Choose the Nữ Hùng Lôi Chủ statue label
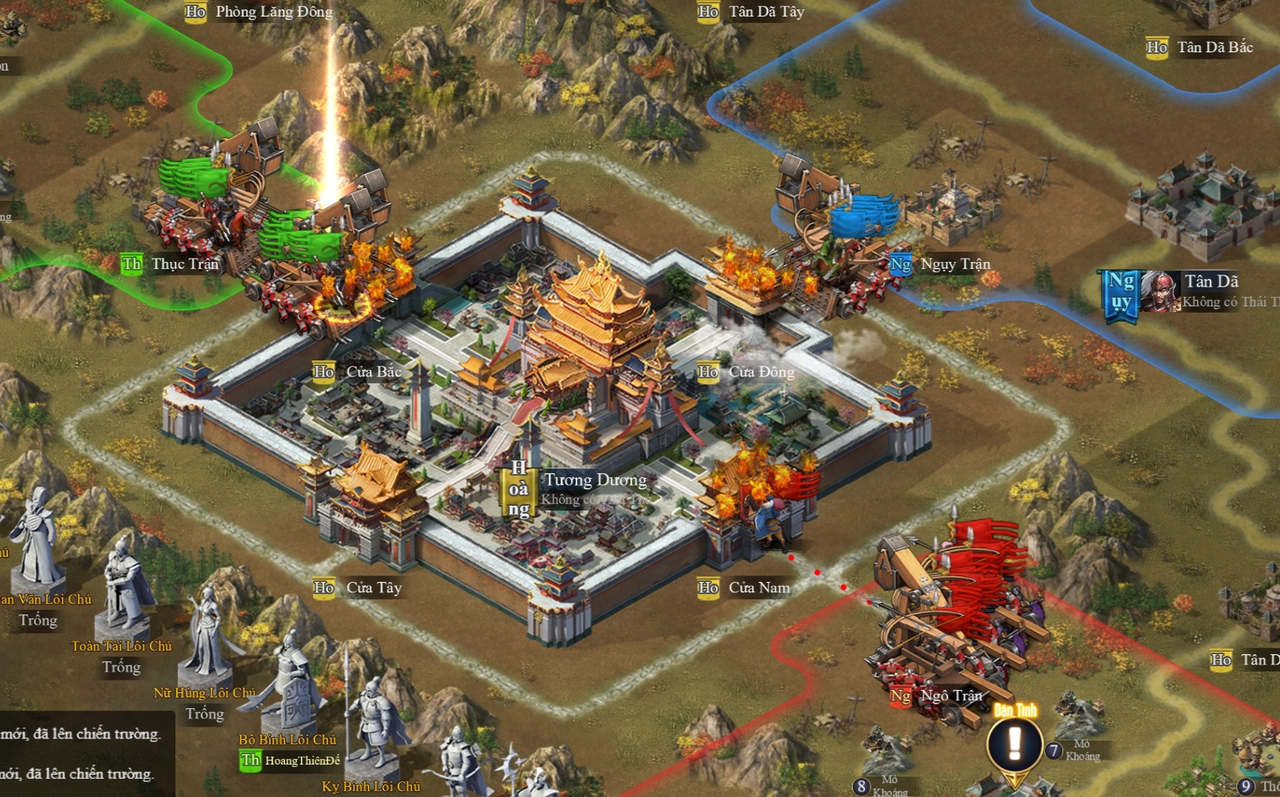The height and width of the screenshot is (797, 1280). tap(205, 693)
